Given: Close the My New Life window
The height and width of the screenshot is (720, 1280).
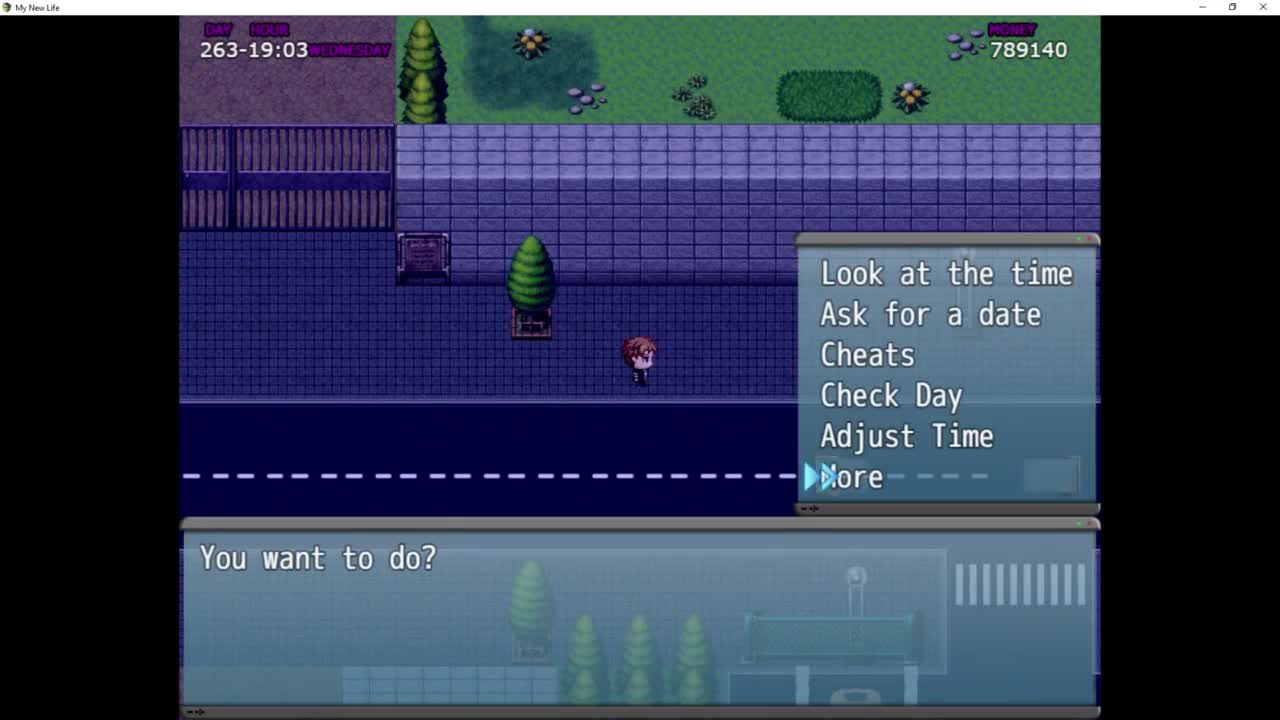Looking at the screenshot, I should pyautogui.click(x=1263, y=7).
